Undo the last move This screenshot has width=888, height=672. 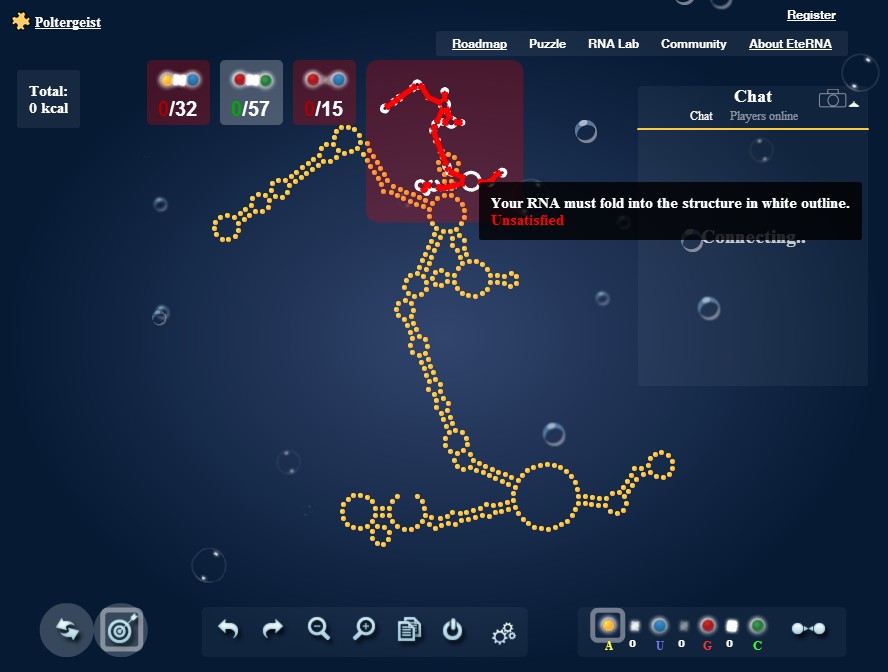click(x=229, y=630)
